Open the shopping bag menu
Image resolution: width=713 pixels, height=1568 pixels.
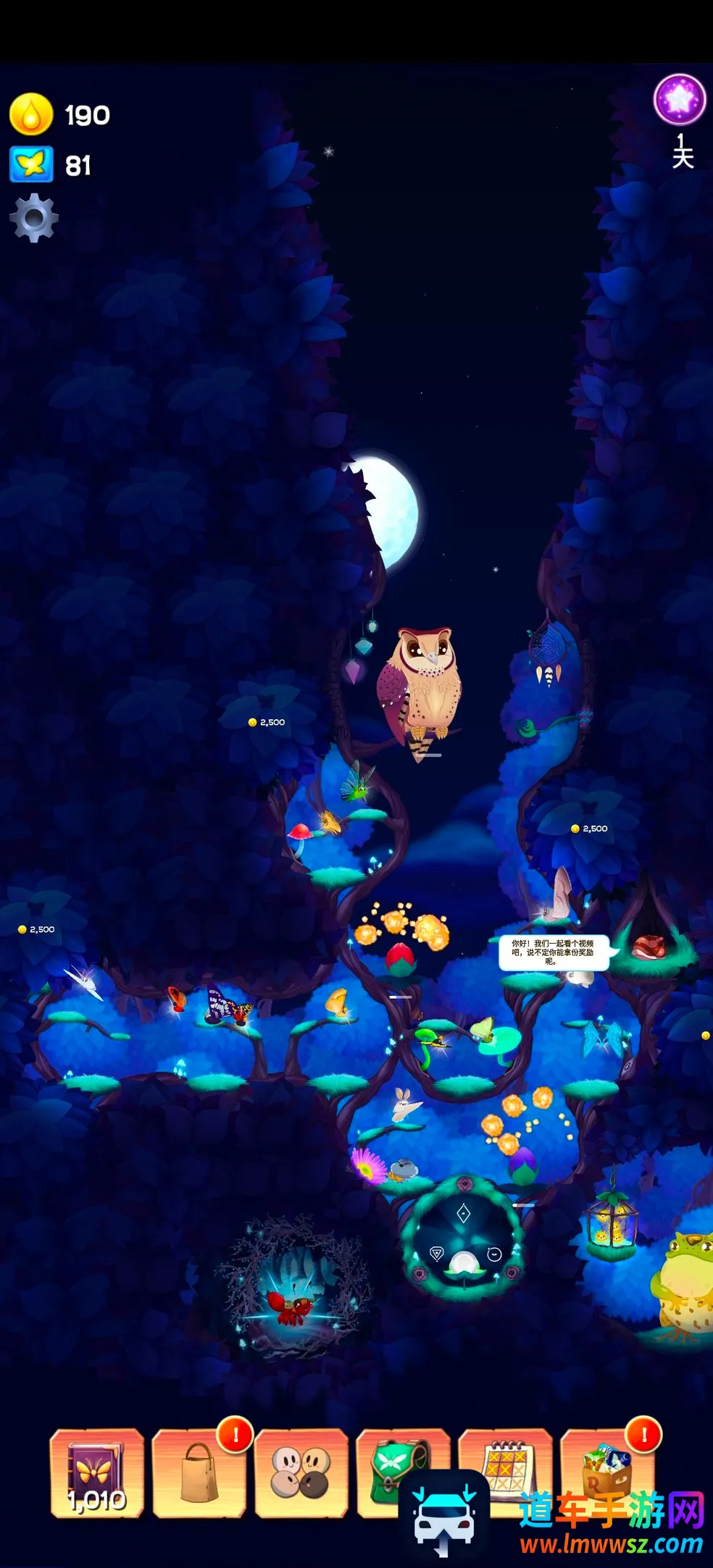[199, 1472]
